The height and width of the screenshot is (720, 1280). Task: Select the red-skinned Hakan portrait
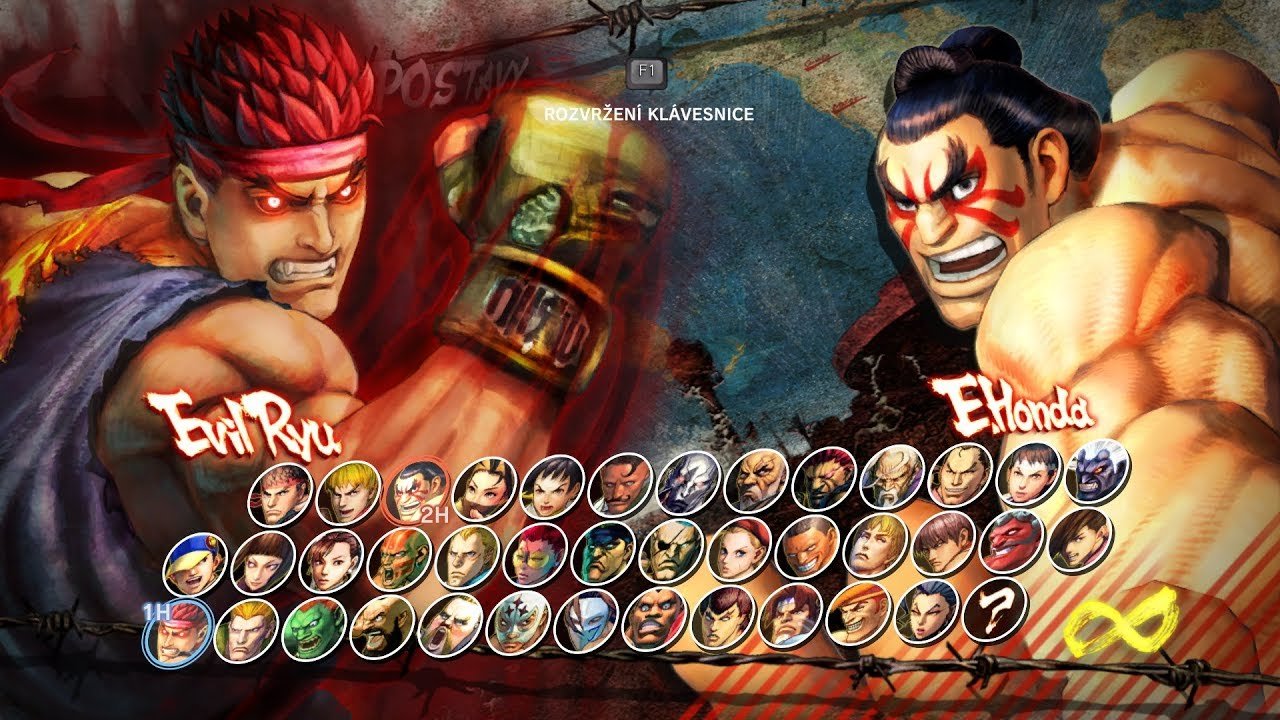(x=1013, y=540)
